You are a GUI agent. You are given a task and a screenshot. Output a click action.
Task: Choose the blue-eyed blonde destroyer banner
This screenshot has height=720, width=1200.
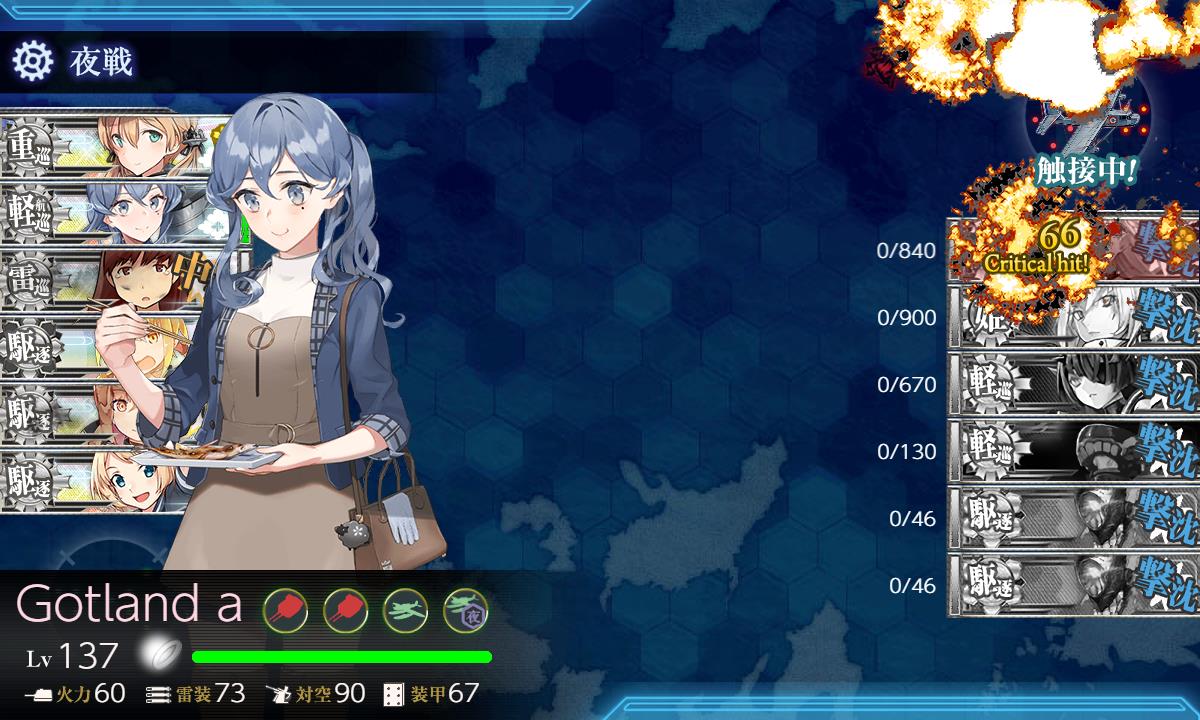(x=90, y=482)
